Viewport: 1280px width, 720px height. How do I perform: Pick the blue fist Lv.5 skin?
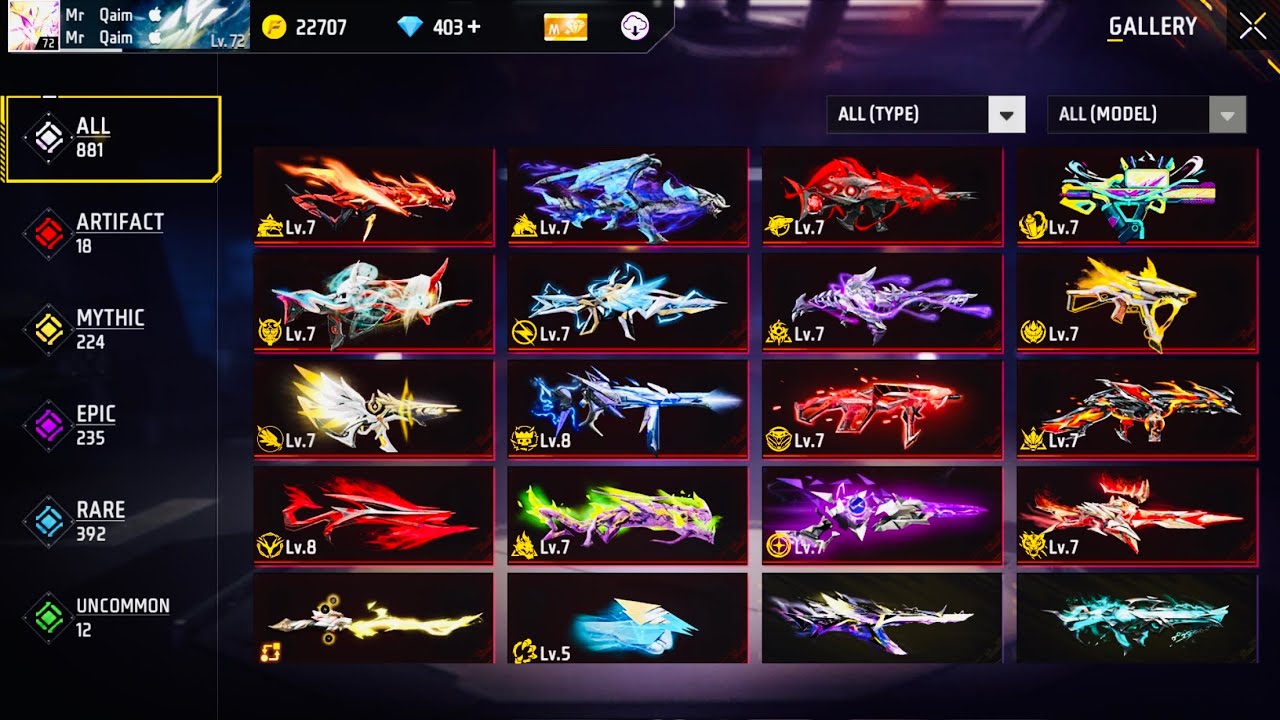(627, 618)
